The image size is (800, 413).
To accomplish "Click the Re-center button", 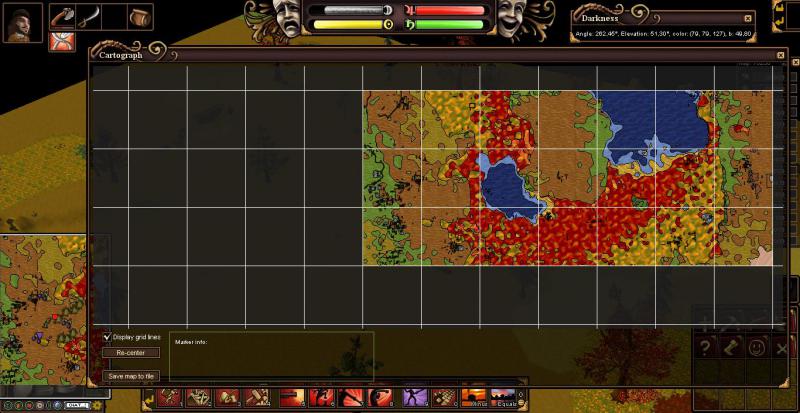I will [131, 353].
